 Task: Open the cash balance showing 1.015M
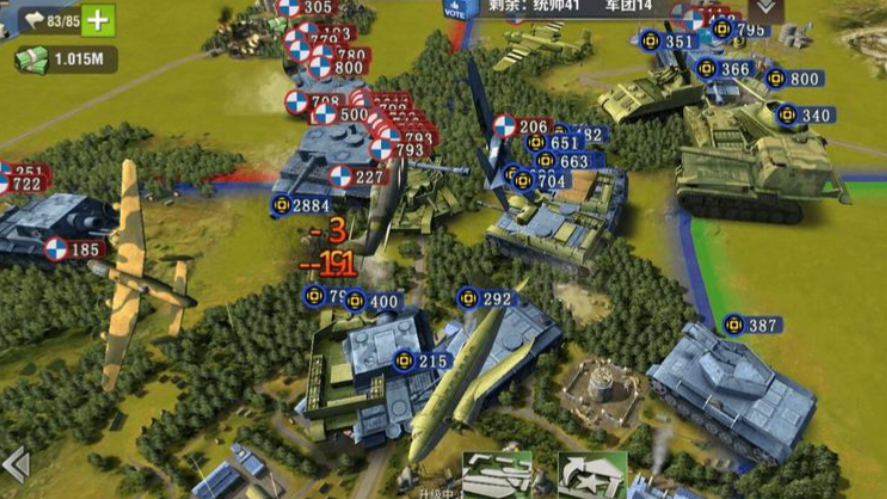66,59
